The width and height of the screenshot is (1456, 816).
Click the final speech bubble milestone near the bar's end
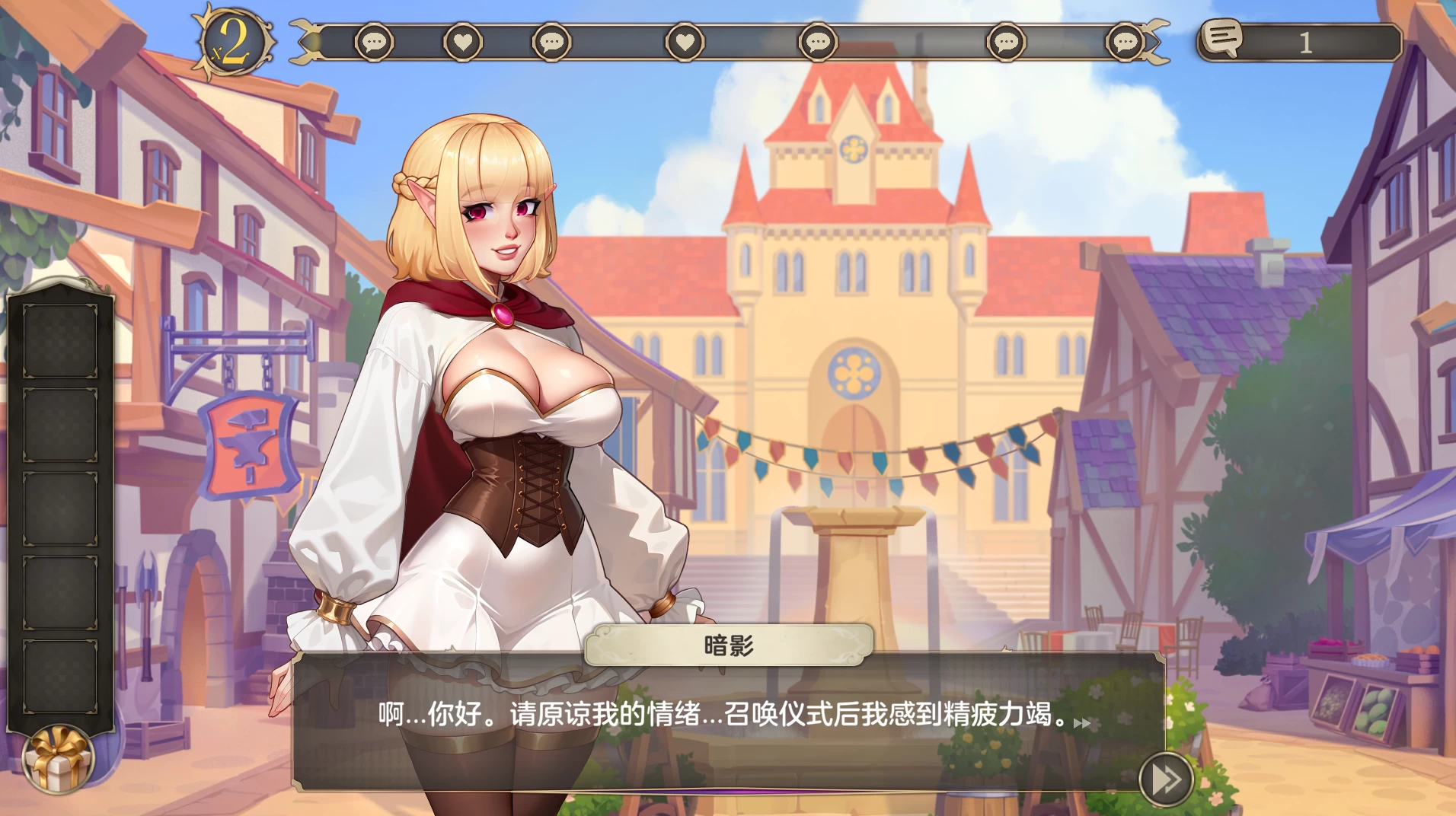coord(1123,43)
